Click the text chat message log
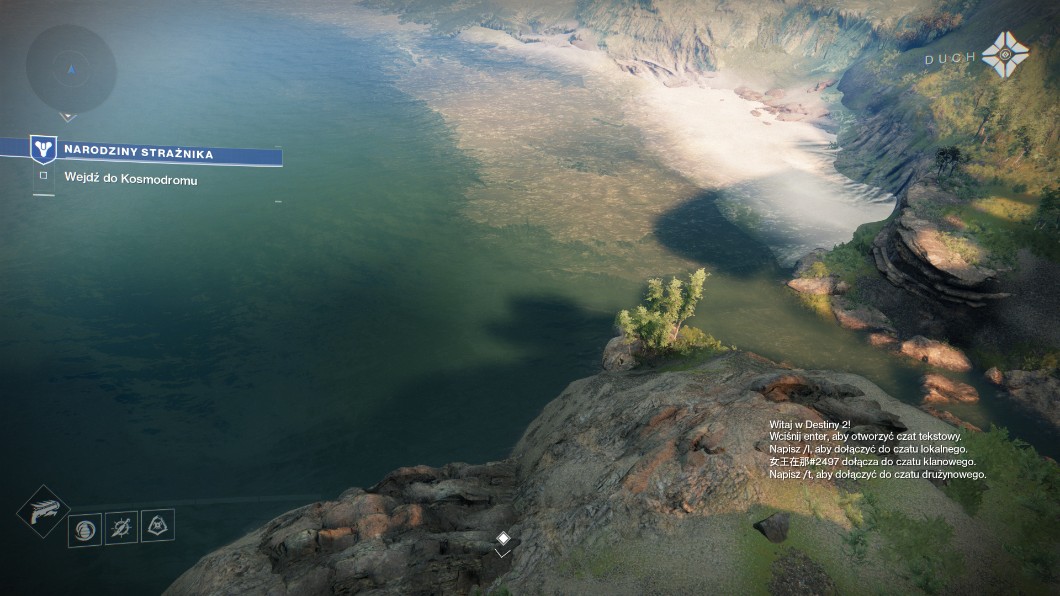 tap(878, 450)
